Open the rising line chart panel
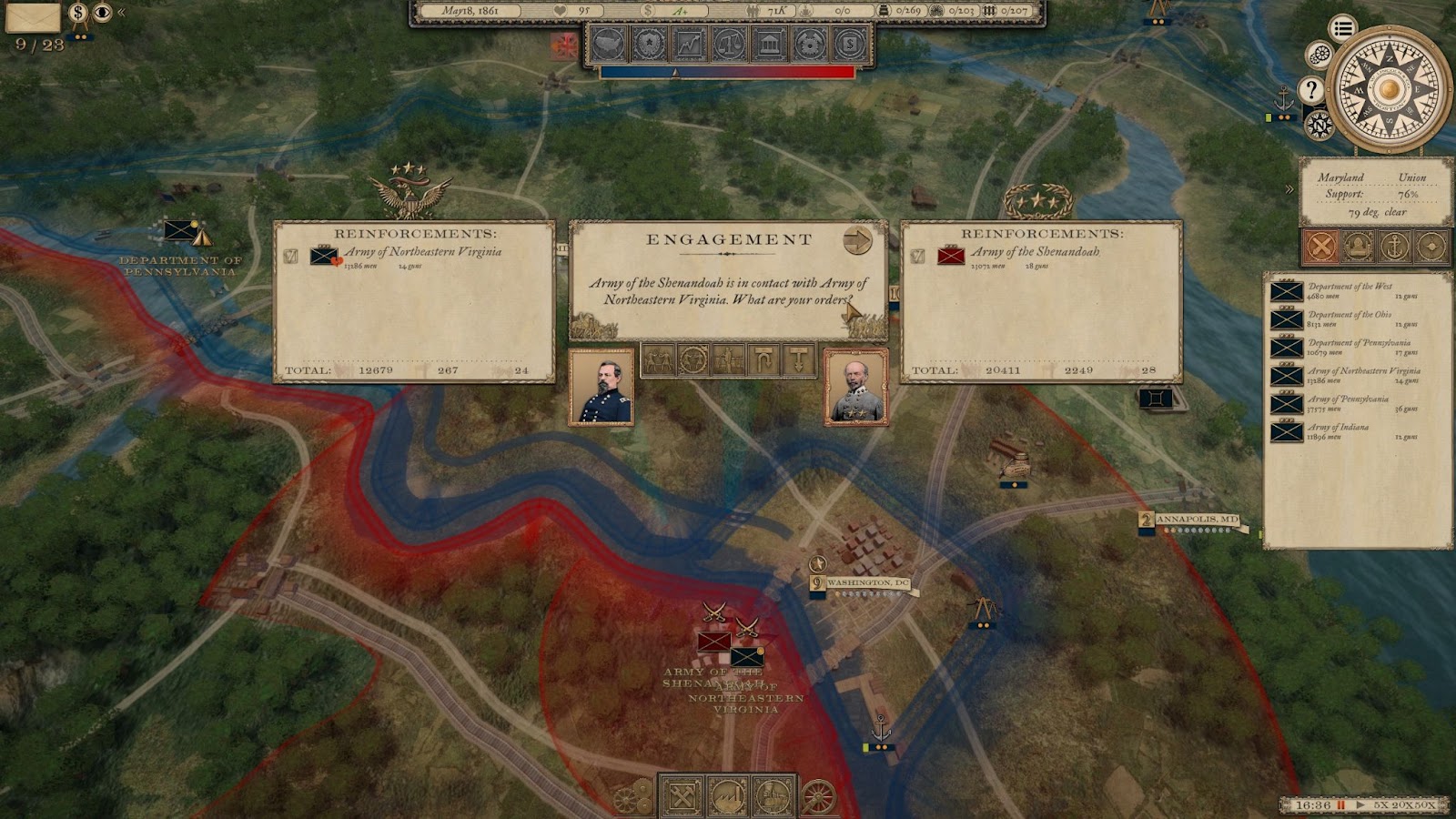Screen dimensions: 1456x819 [x=689, y=43]
